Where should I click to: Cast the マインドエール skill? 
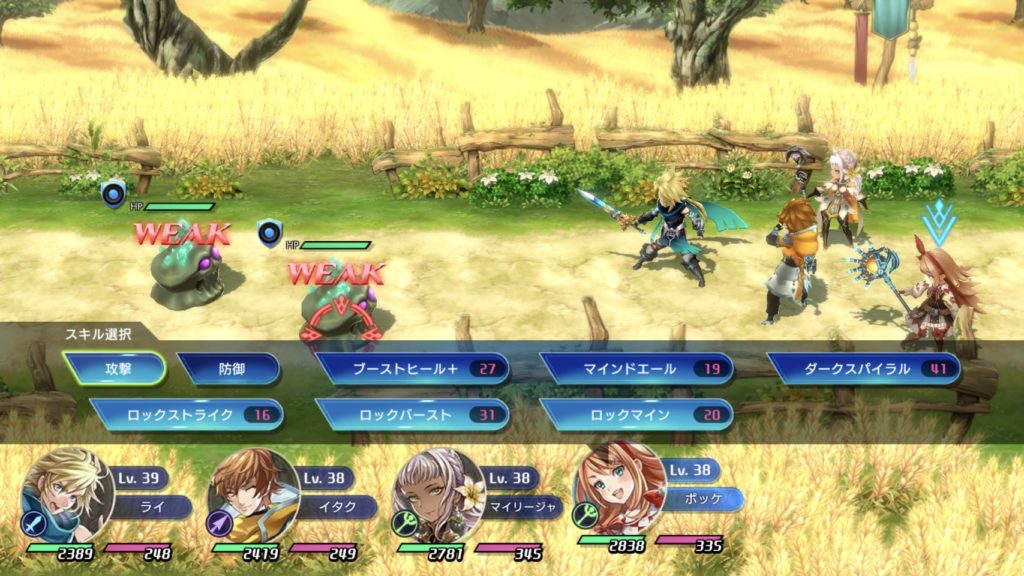[x=636, y=368]
